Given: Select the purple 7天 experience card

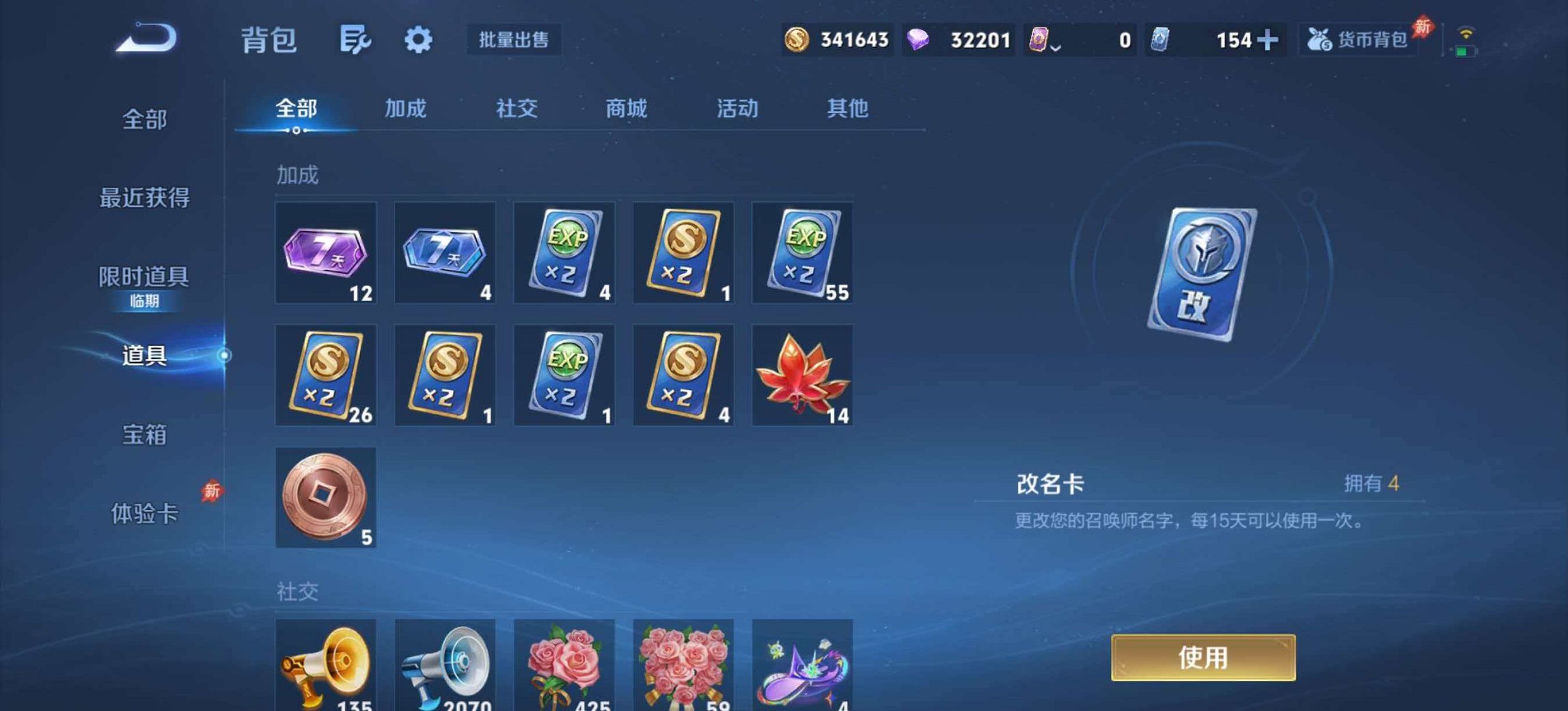Looking at the screenshot, I should coord(325,253).
